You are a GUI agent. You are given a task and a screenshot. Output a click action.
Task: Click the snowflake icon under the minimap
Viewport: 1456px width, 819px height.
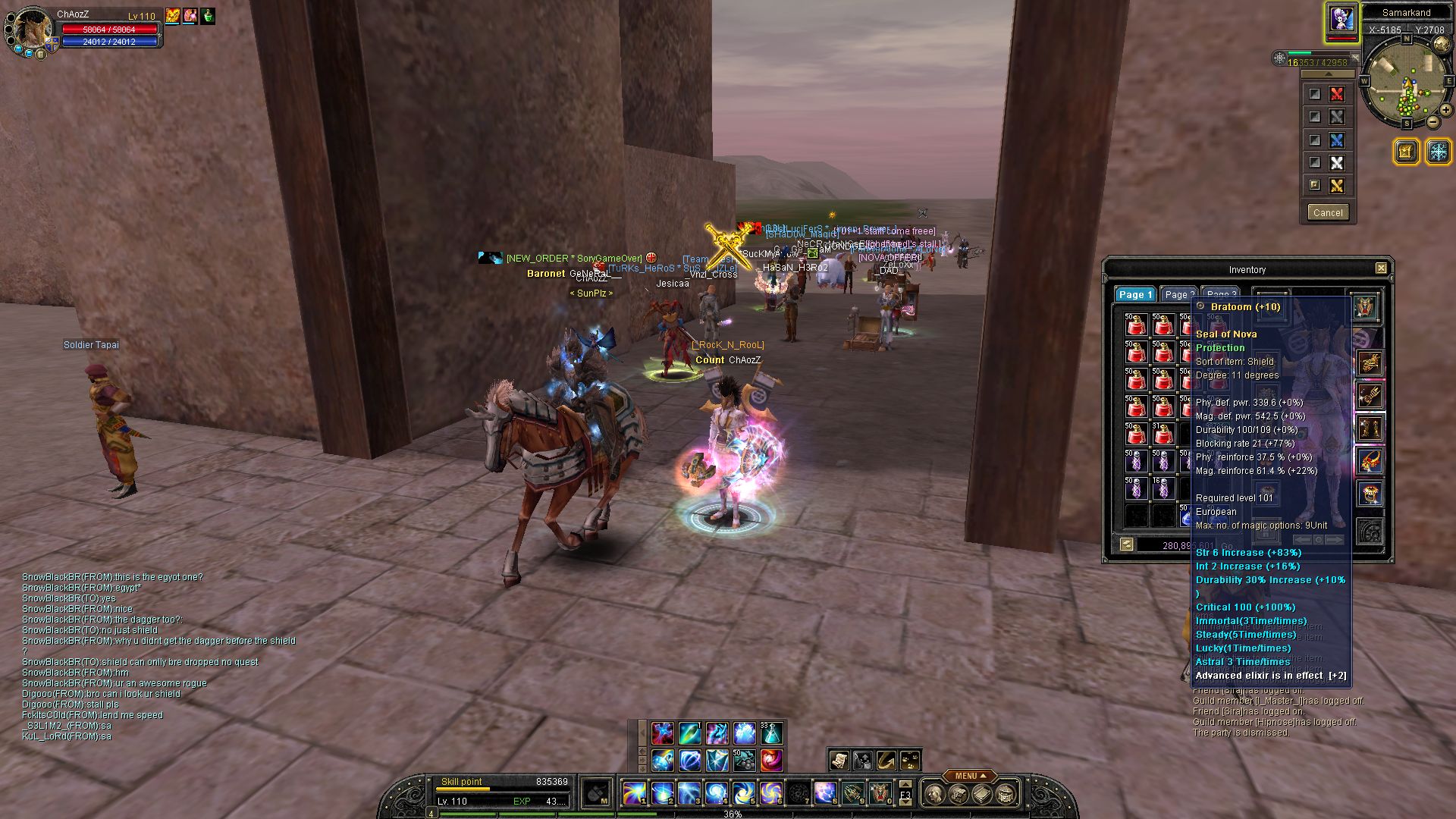[1438, 152]
